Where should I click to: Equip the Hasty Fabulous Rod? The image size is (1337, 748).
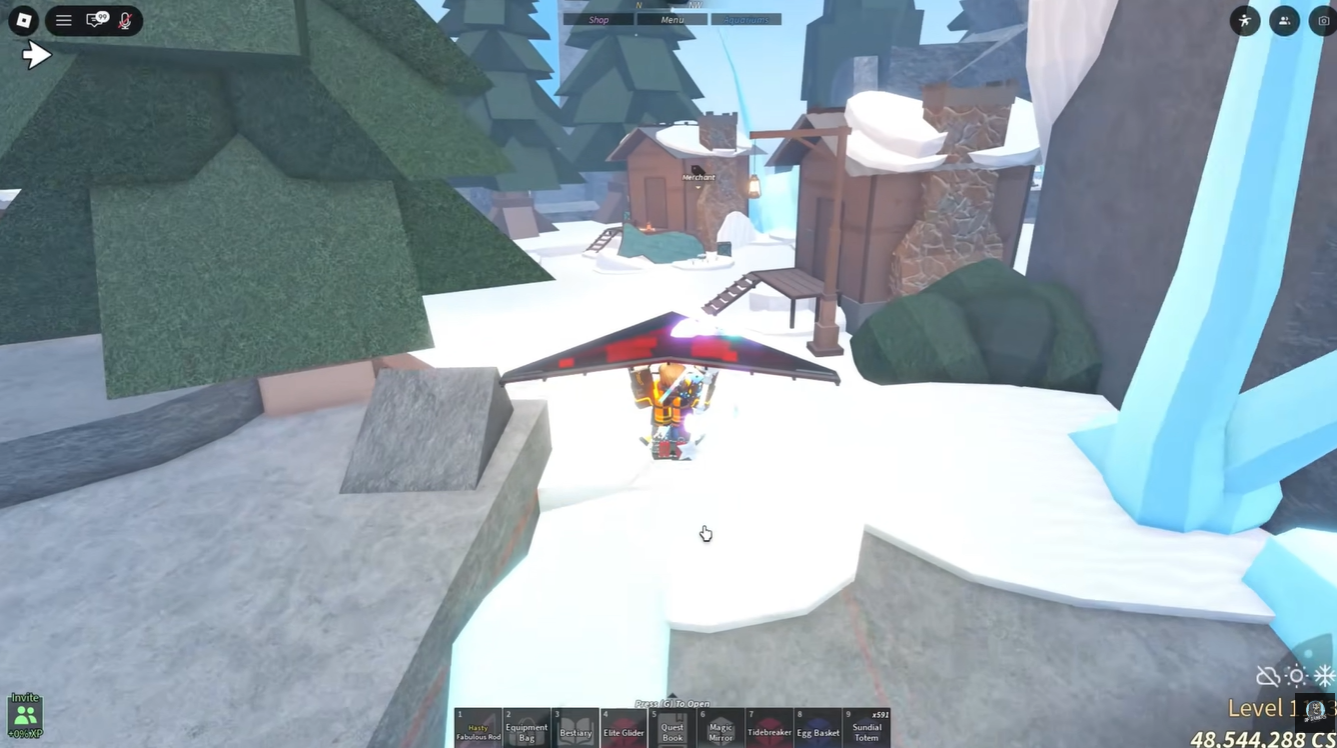click(478, 728)
